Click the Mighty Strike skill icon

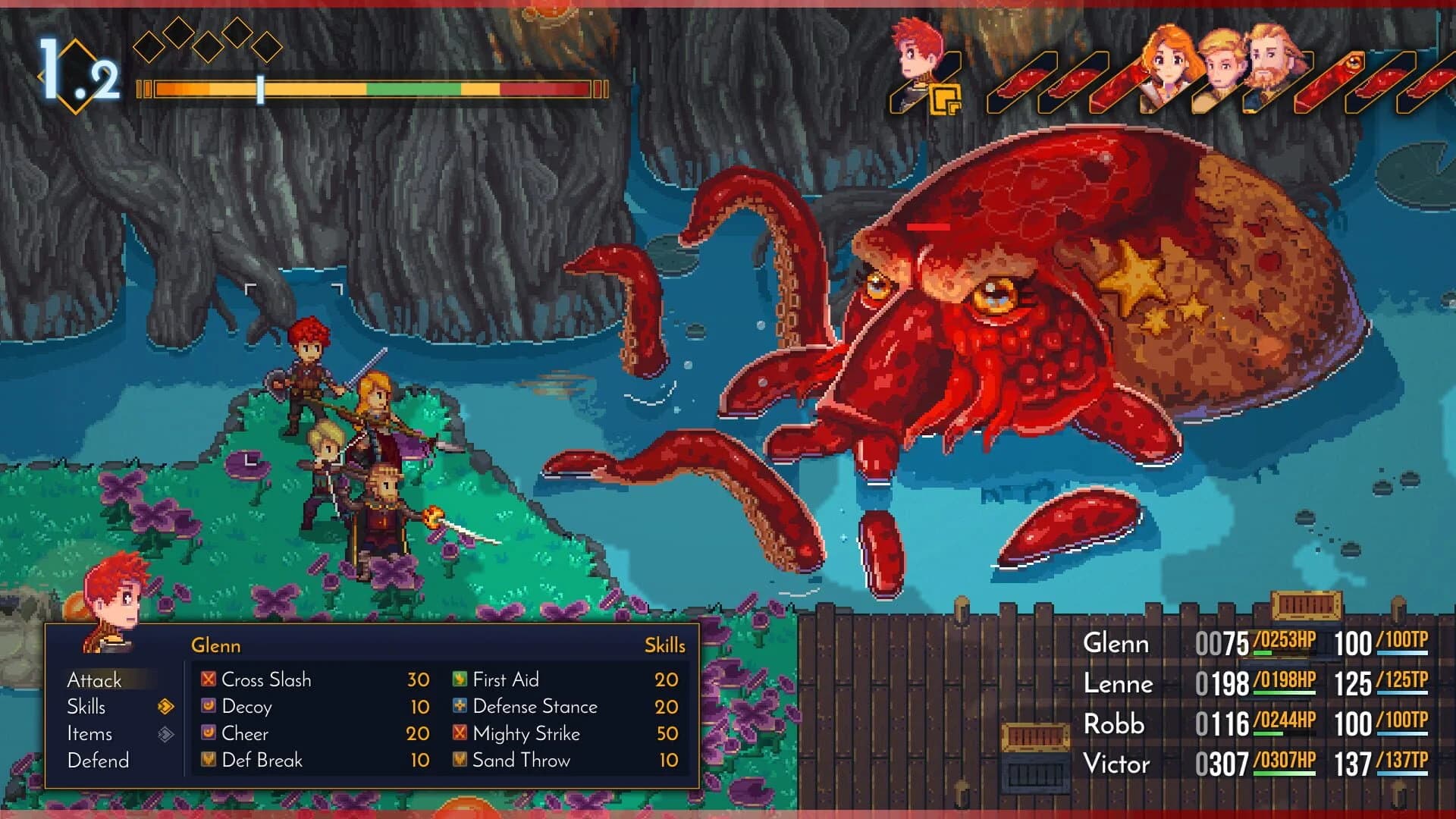tap(458, 733)
